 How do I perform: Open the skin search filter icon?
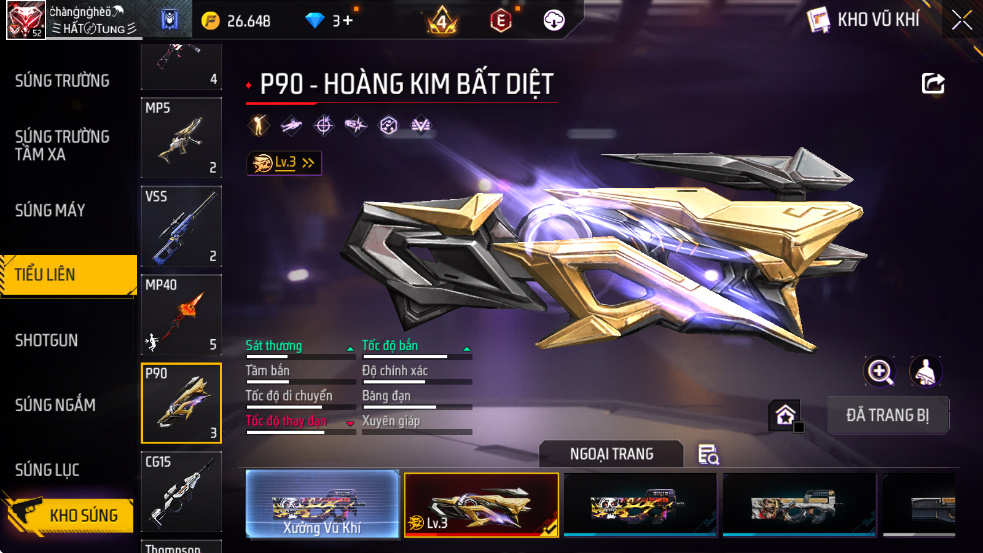click(709, 455)
